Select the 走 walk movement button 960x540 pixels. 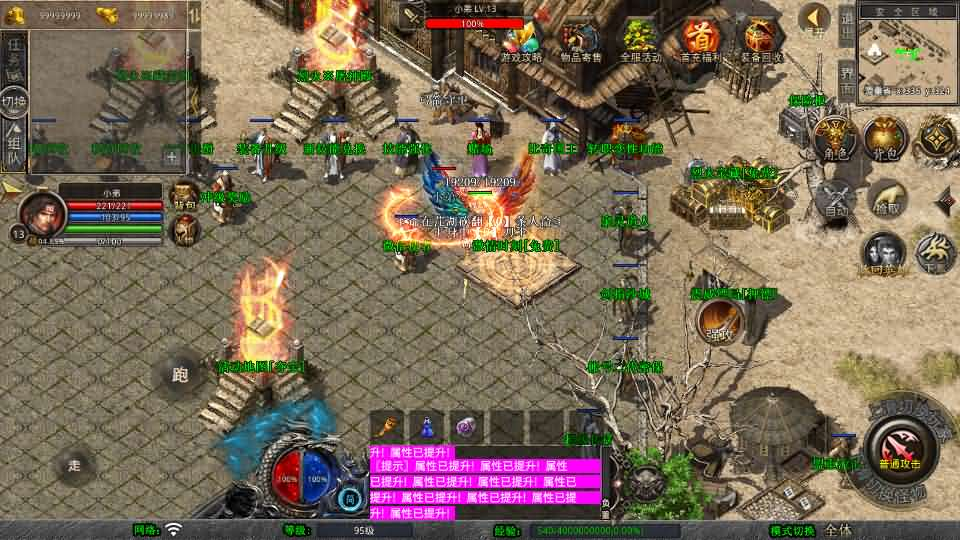(x=76, y=465)
